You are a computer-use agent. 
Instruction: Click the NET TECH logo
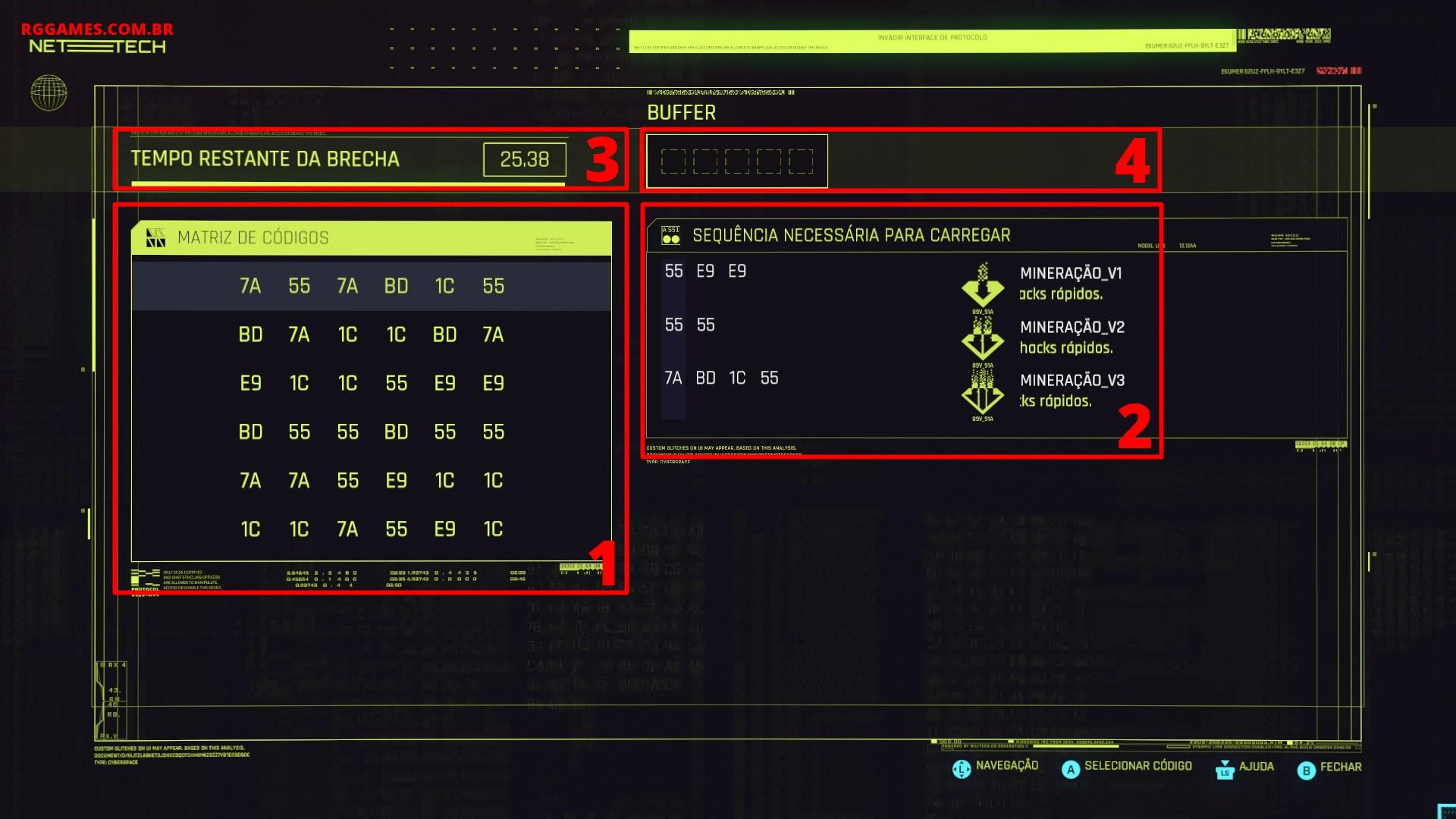99,47
